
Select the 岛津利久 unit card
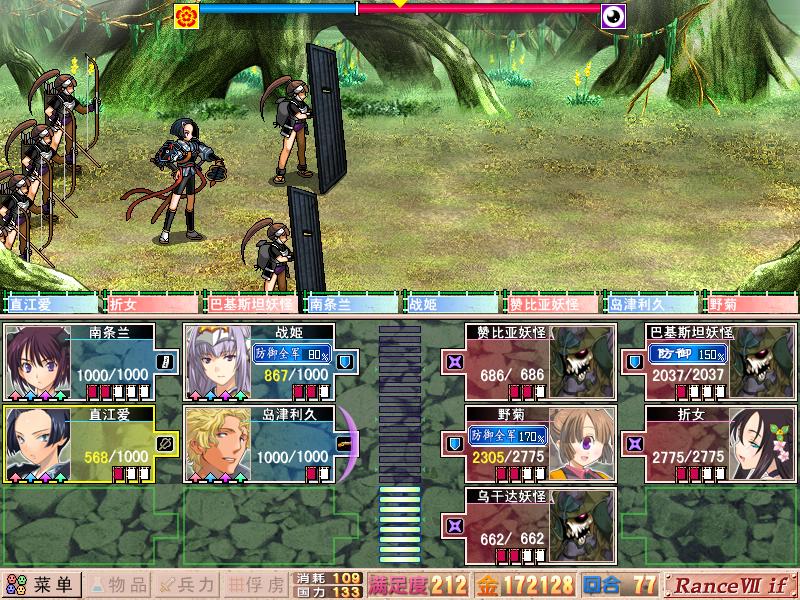[x=260, y=444]
